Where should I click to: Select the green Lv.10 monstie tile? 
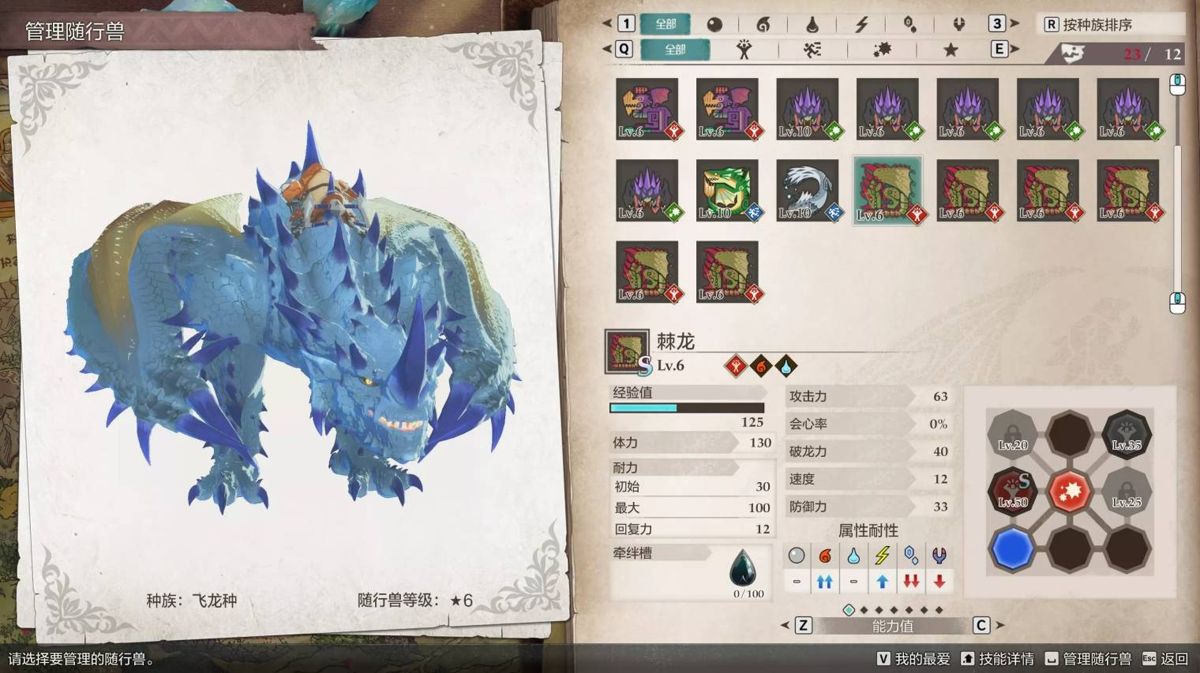point(727,190)
